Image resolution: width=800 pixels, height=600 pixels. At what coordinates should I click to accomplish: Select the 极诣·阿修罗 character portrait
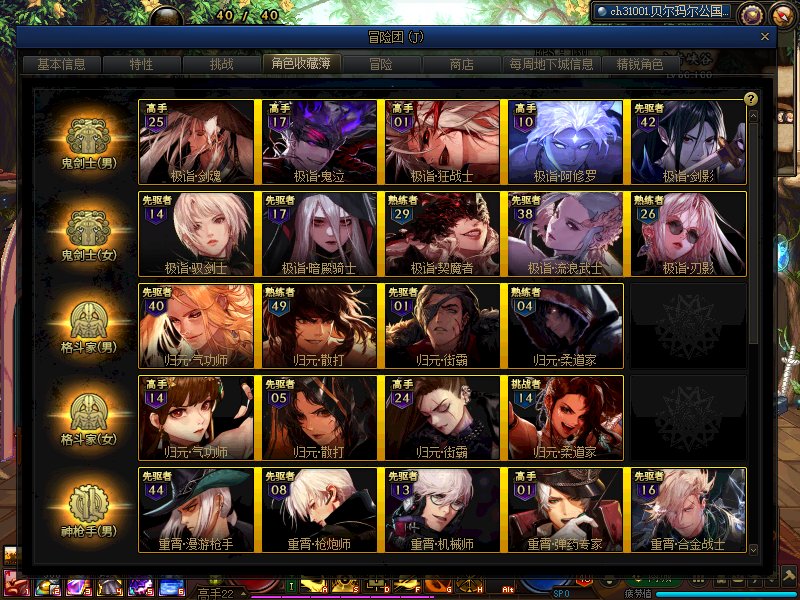565,142
